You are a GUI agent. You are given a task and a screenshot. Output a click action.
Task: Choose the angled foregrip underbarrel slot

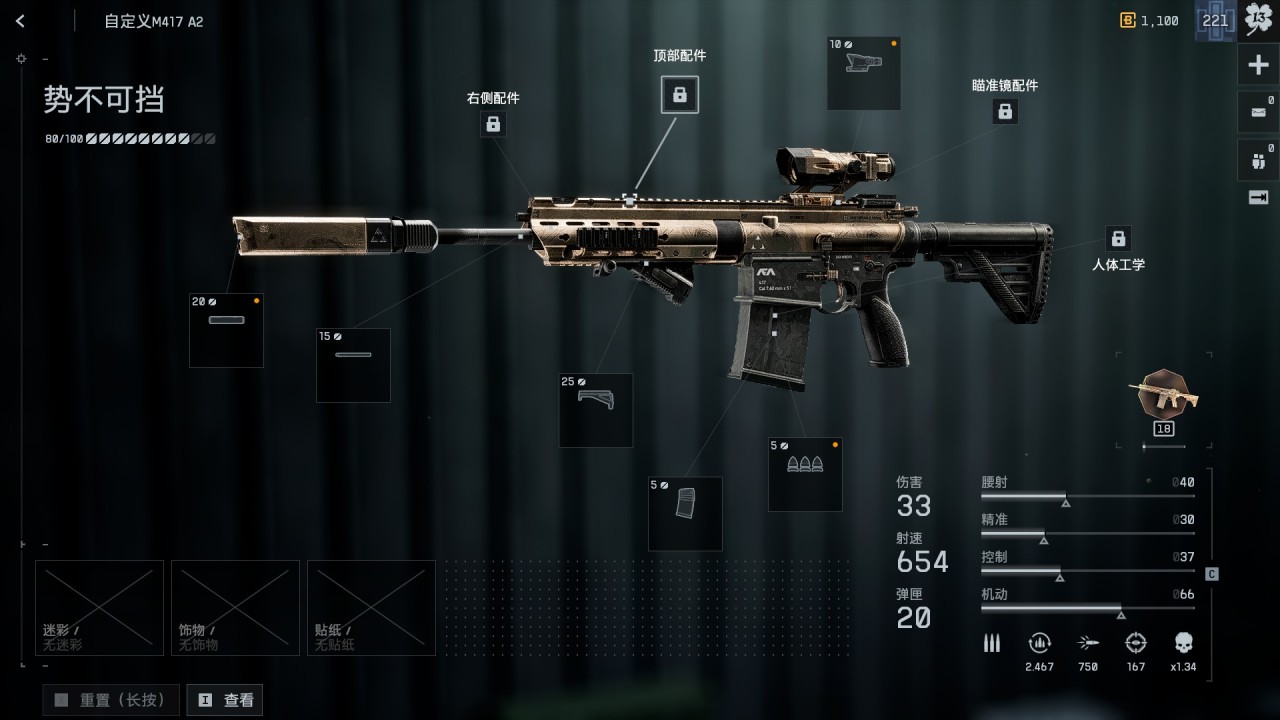pyautogui.click(x=595, y=410)
